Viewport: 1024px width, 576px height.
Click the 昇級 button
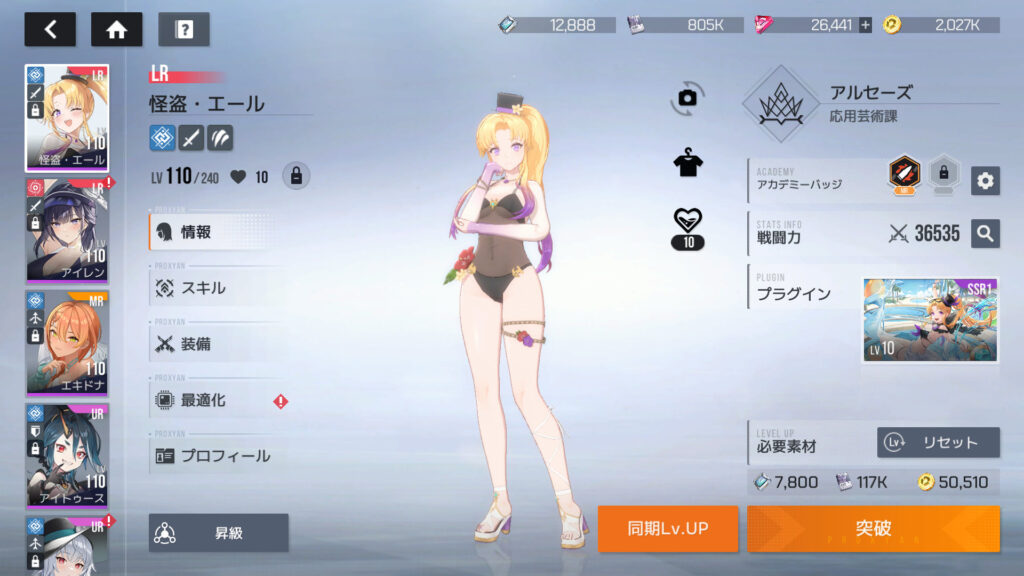[219, 533]
